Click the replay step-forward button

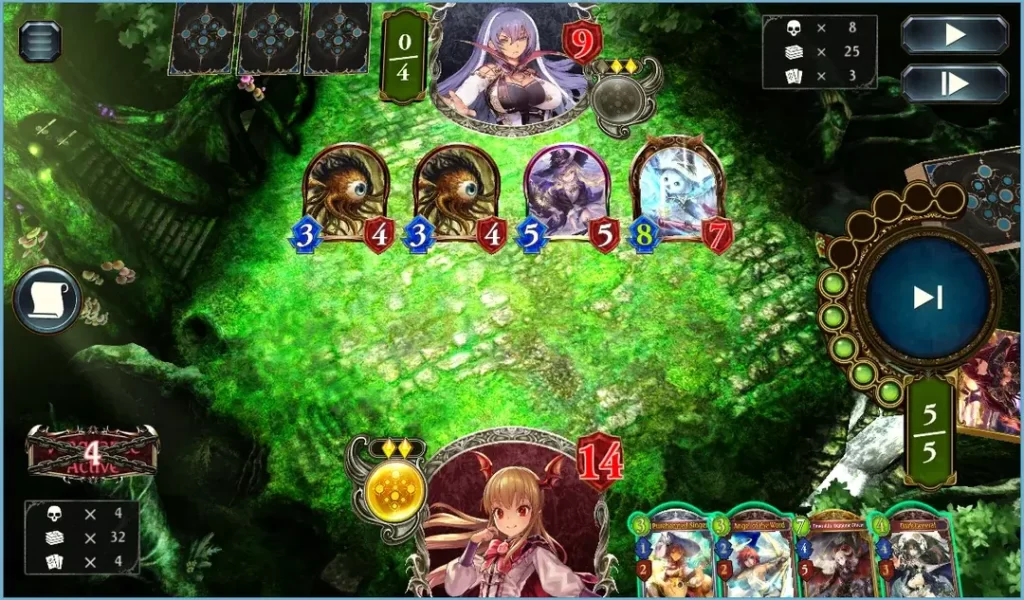click(x=954, y=84)
